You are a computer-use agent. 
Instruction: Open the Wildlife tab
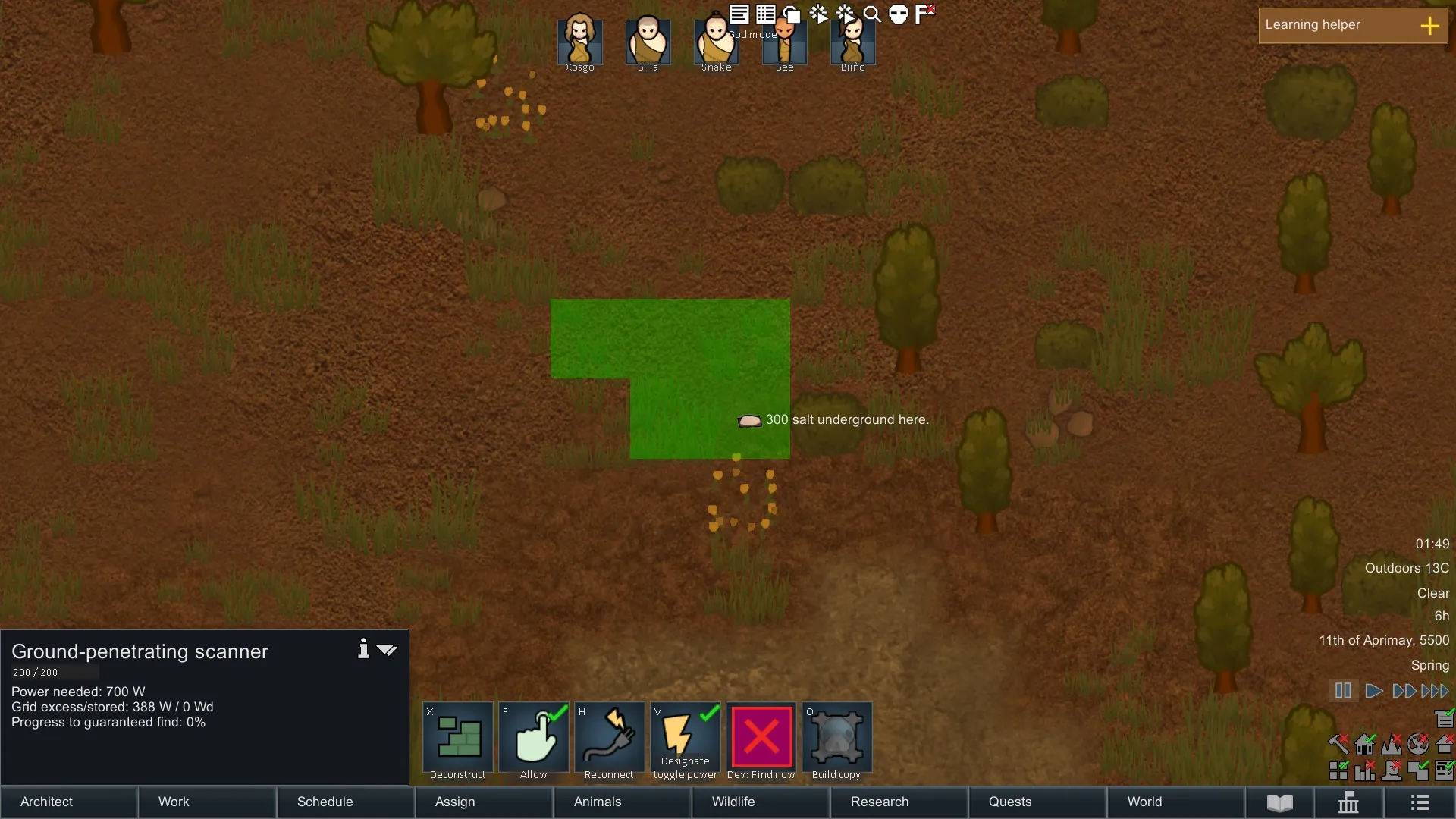point(760,802)
